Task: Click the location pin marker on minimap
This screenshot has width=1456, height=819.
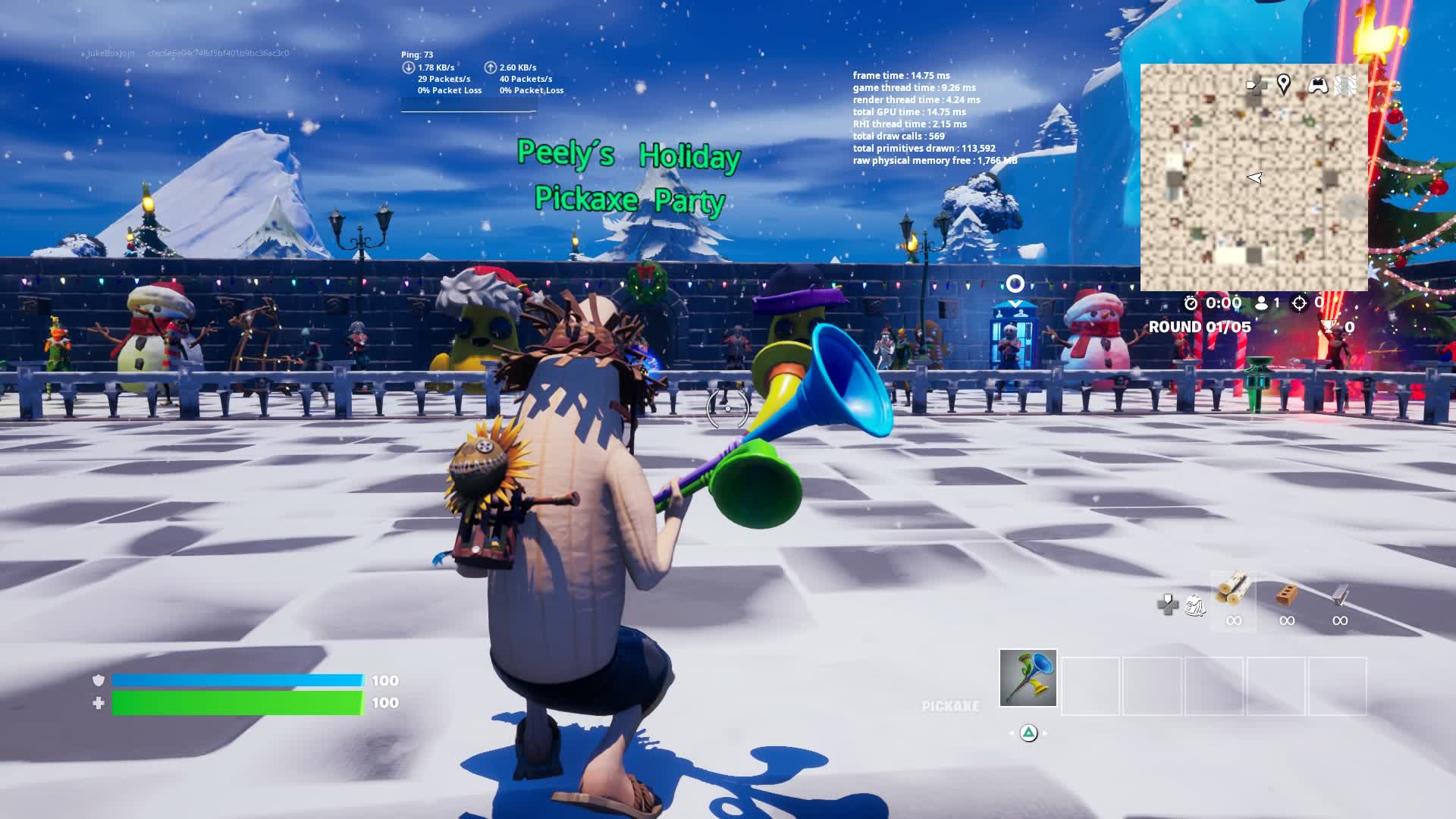Action: pyautogui.click(x=1283, y=83)
